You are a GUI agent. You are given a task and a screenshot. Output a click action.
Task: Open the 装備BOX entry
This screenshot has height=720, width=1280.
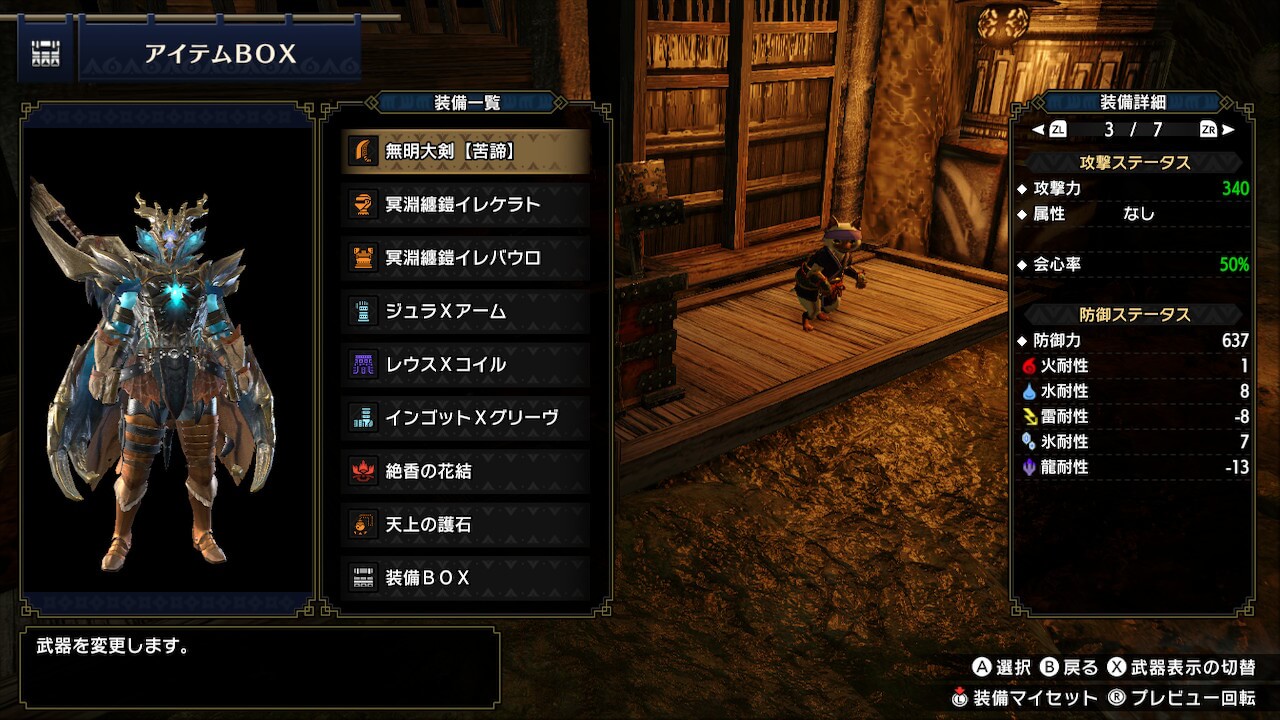point(465,577)
